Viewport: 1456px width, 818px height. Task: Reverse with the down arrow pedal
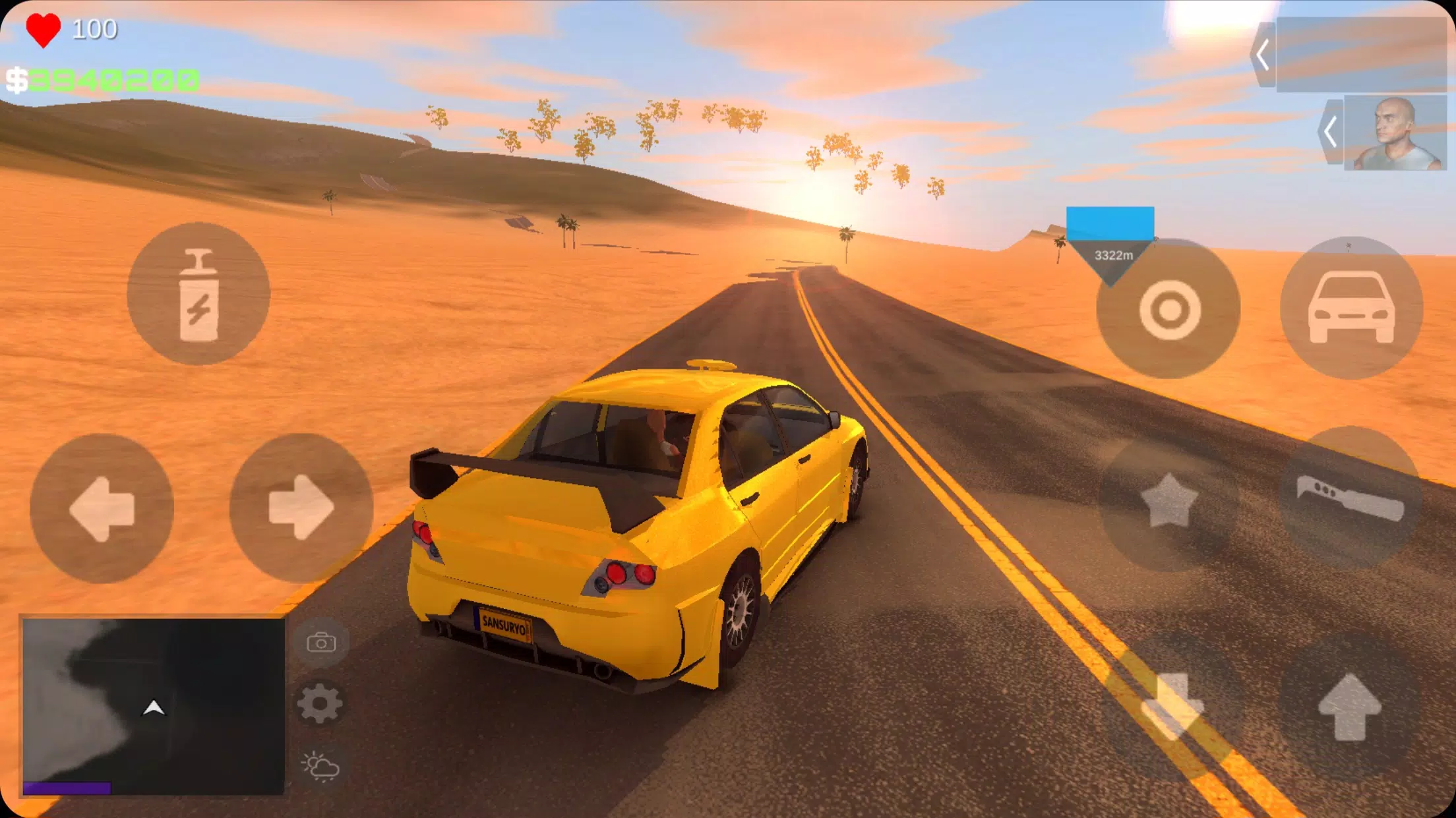(x=1172, y=706)
